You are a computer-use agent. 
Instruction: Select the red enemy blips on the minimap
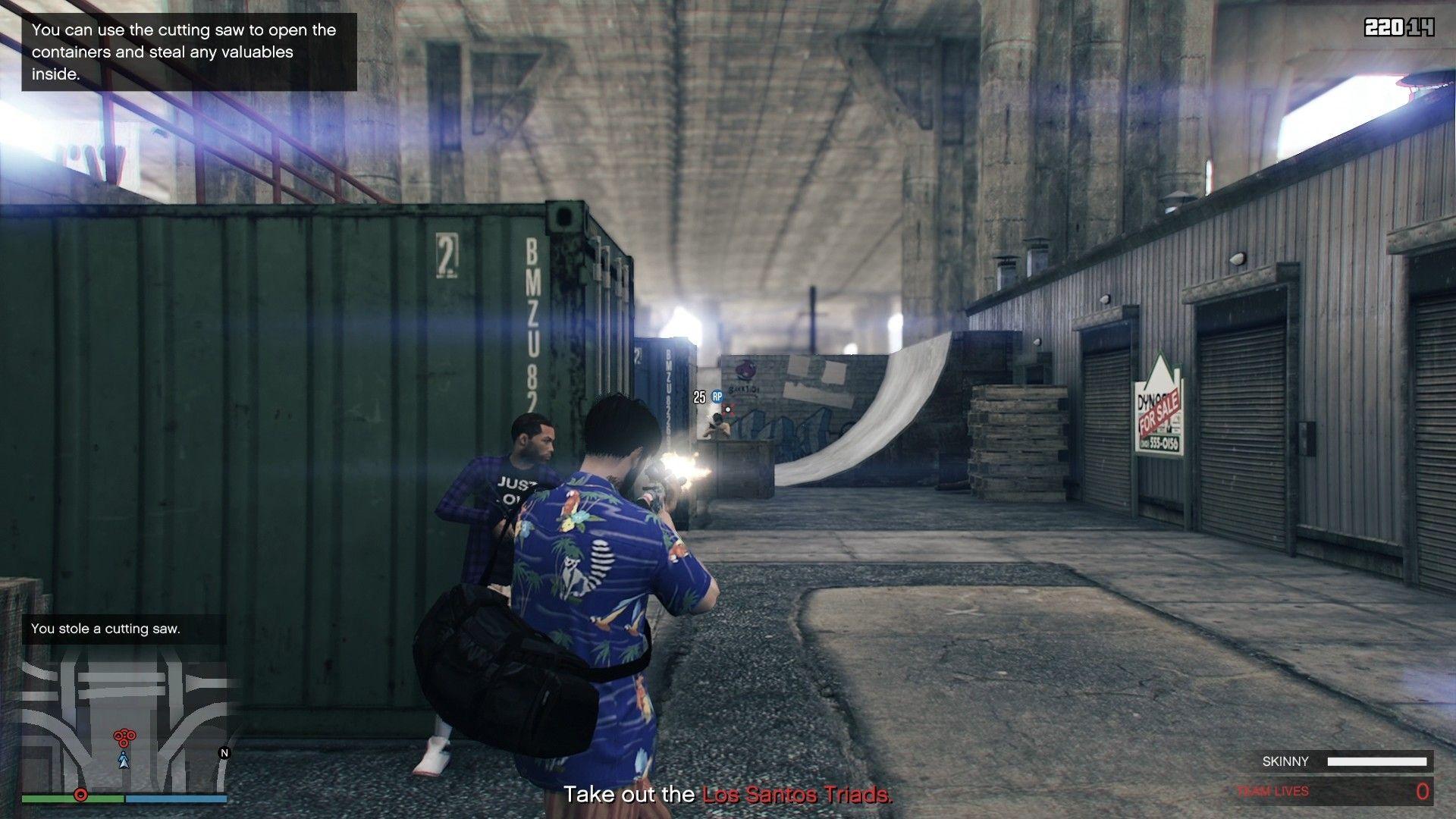[x=124, y=736]
